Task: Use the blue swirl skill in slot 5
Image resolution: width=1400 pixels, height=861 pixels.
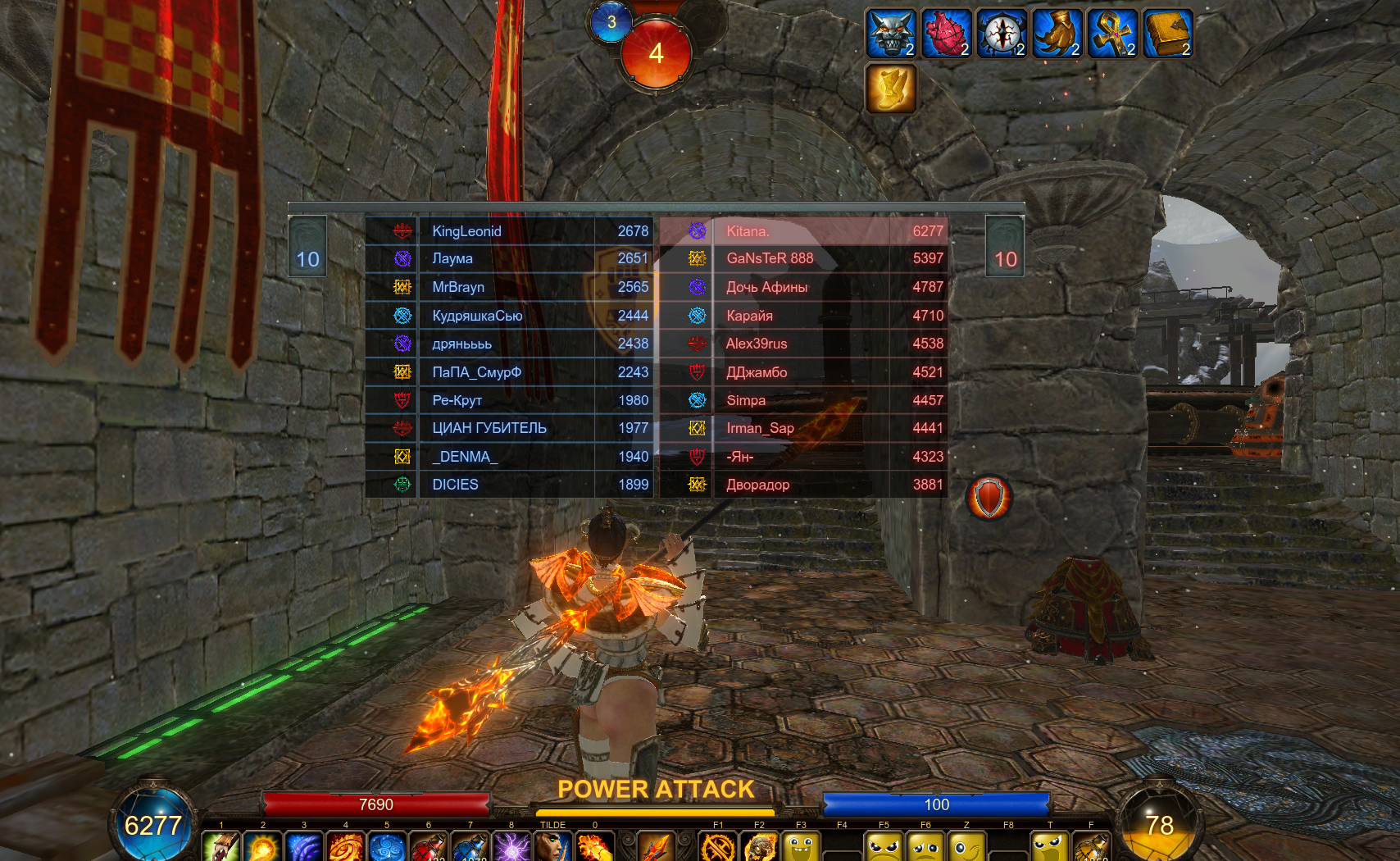Action: pyautogui.click(x=387, y=848)
